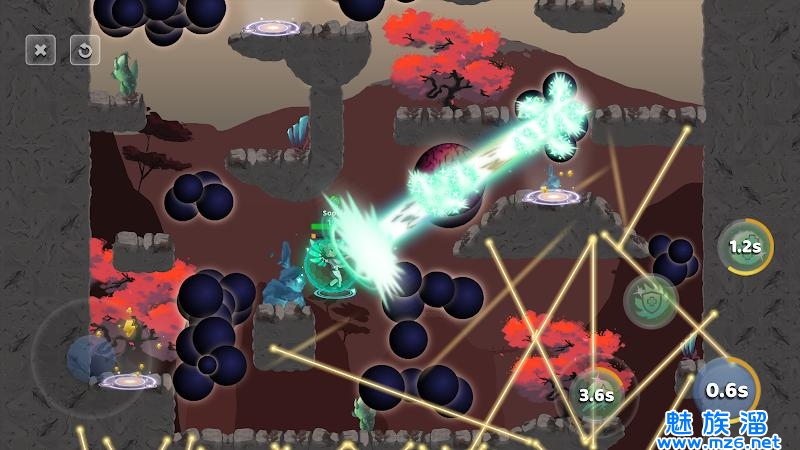The height and width of the screenshot is (450, 800).
Task: Tap the ability button showing 1.2s cooldown
Action: [744, 245]
